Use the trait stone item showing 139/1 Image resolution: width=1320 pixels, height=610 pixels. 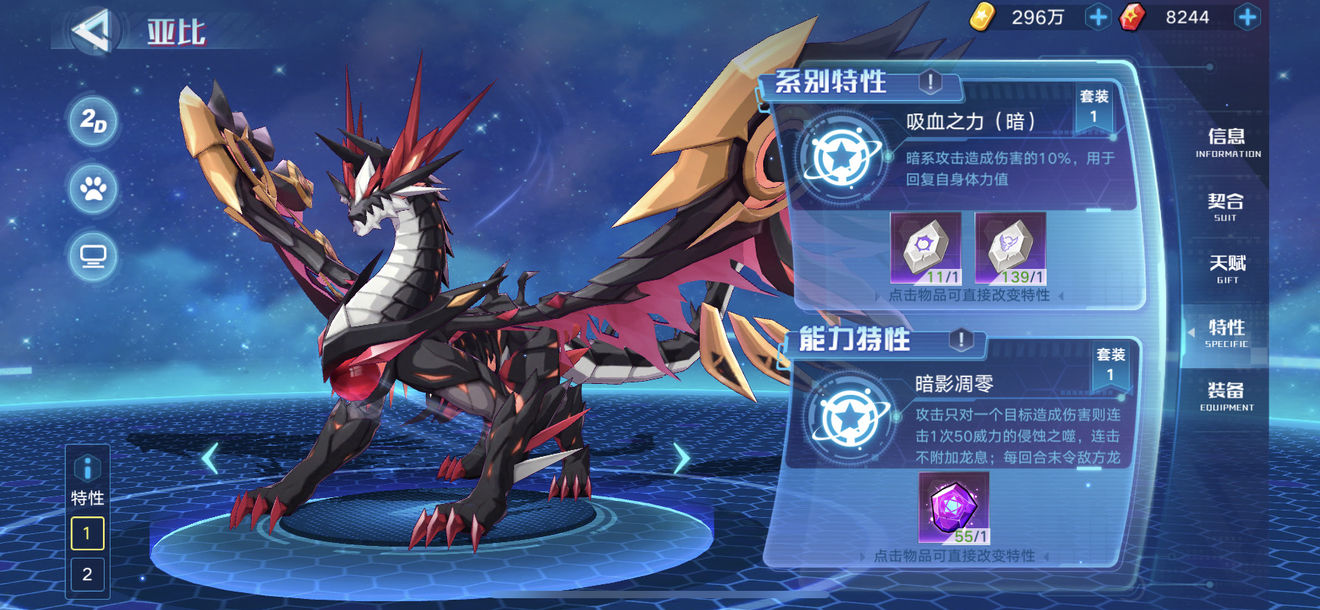(x=1010, y=247)
